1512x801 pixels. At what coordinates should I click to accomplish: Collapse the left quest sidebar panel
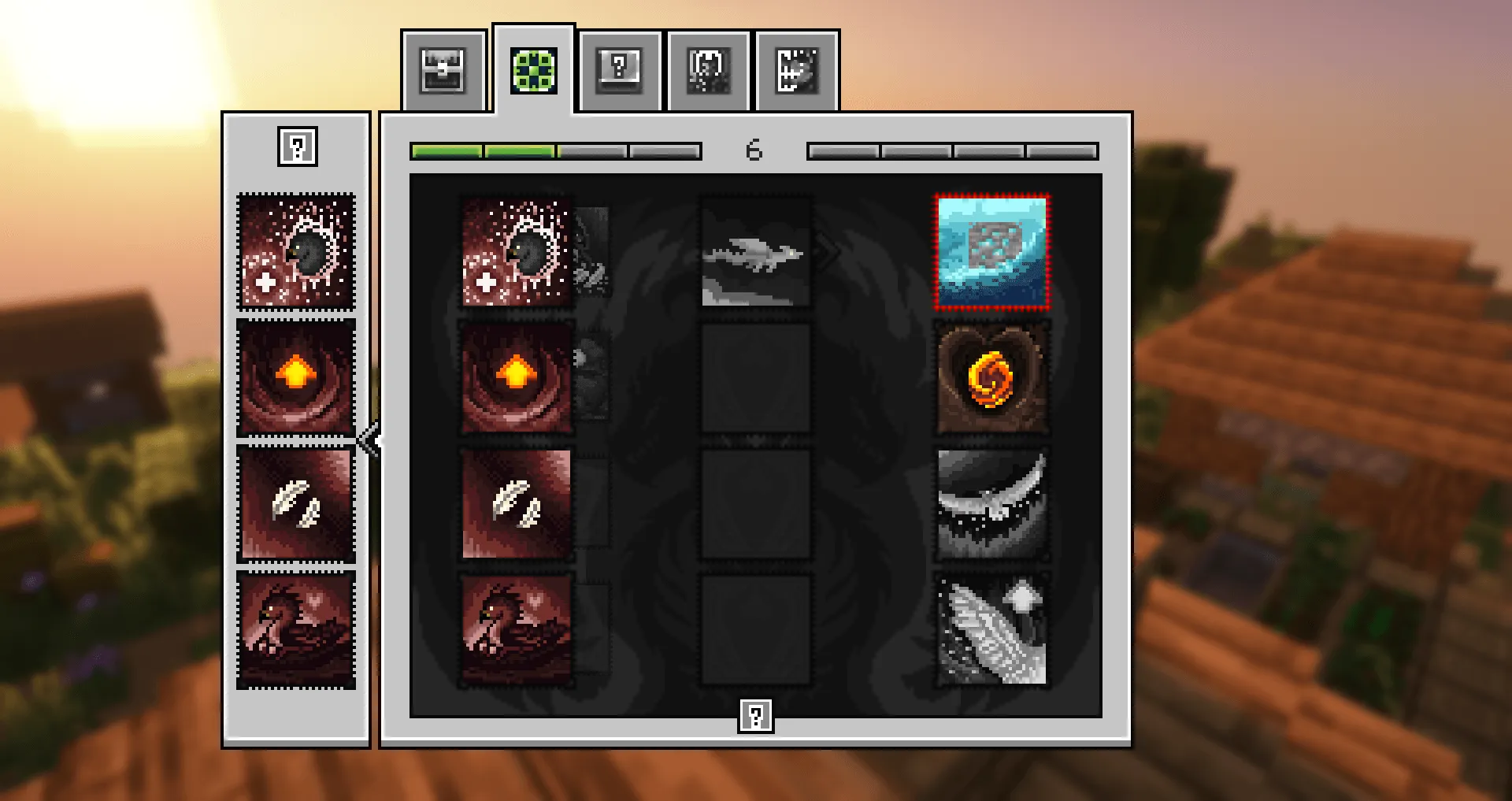click(369, 441)
